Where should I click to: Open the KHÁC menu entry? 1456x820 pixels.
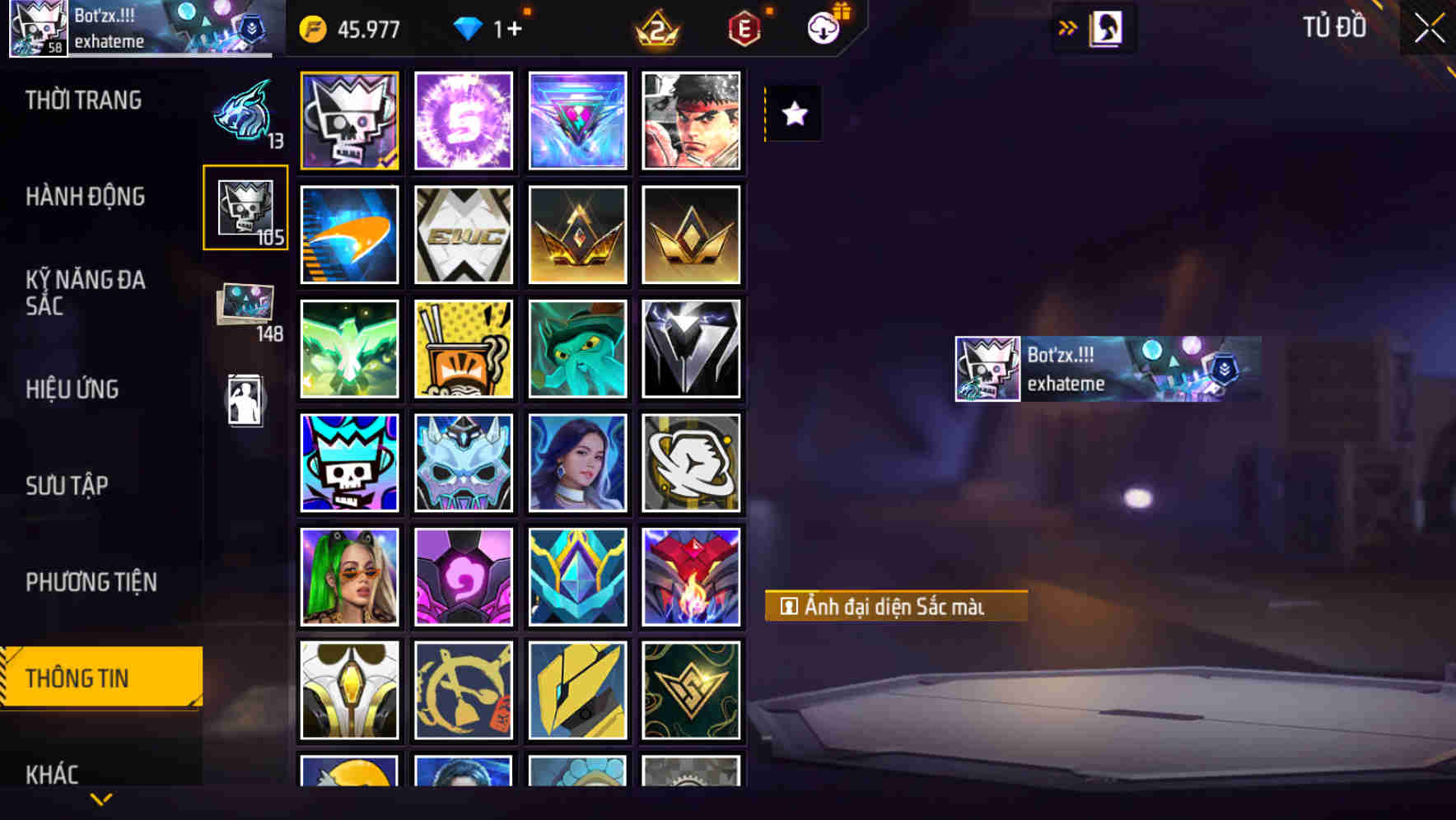click(53, 774)
